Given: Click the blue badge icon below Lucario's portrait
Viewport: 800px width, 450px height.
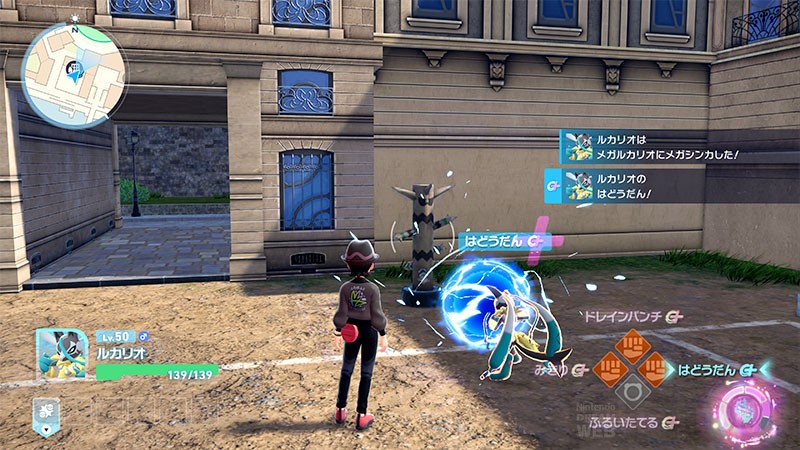Looking at the screenshot, I should click(46, 413).
